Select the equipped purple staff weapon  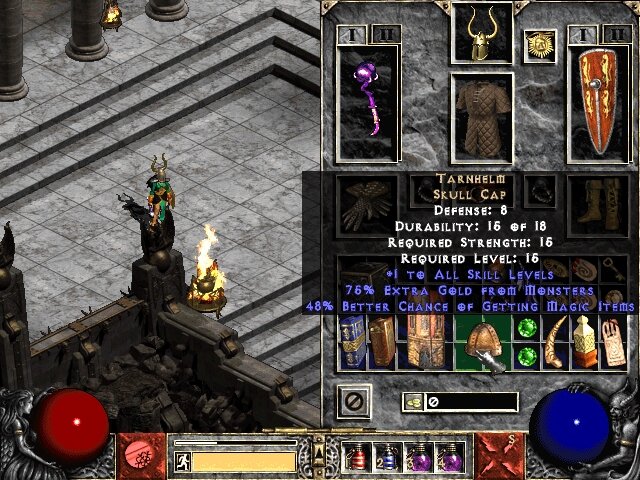pyautogui.click(x=367, y=105)
